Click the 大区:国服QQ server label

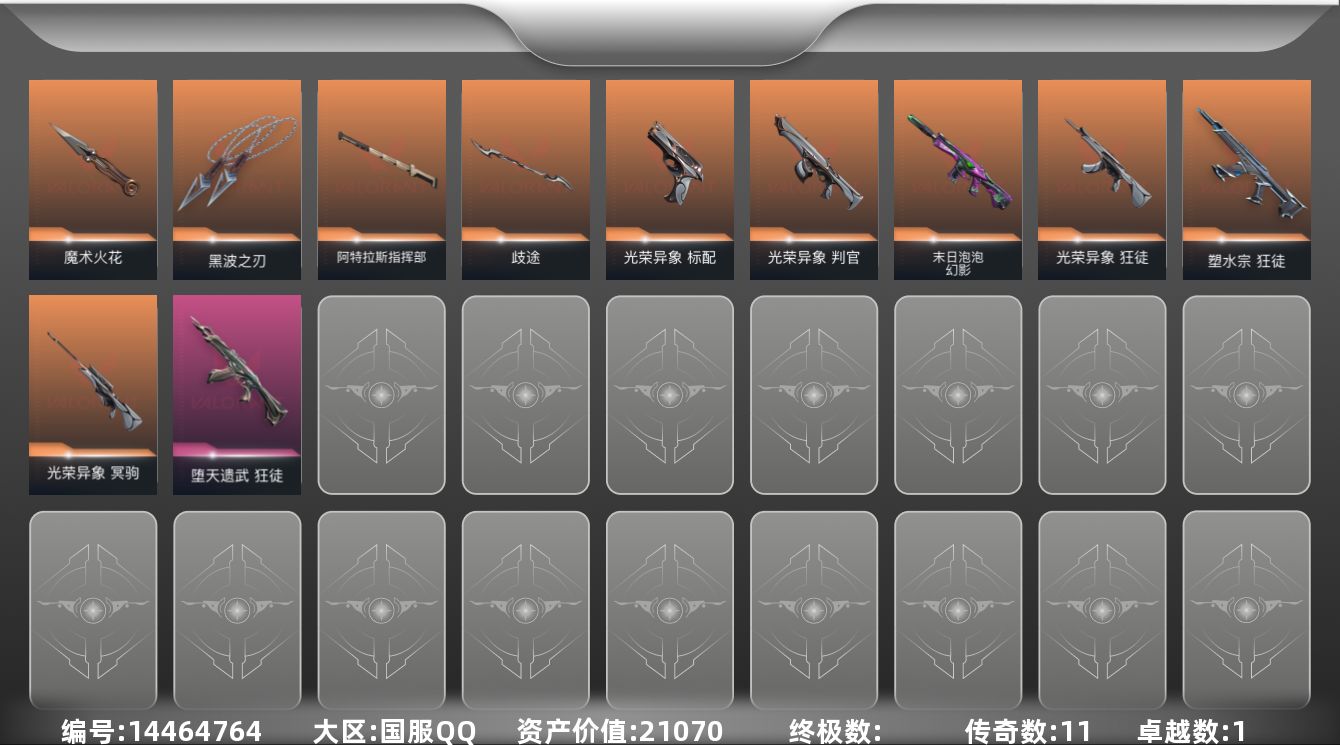pos(394,731)
